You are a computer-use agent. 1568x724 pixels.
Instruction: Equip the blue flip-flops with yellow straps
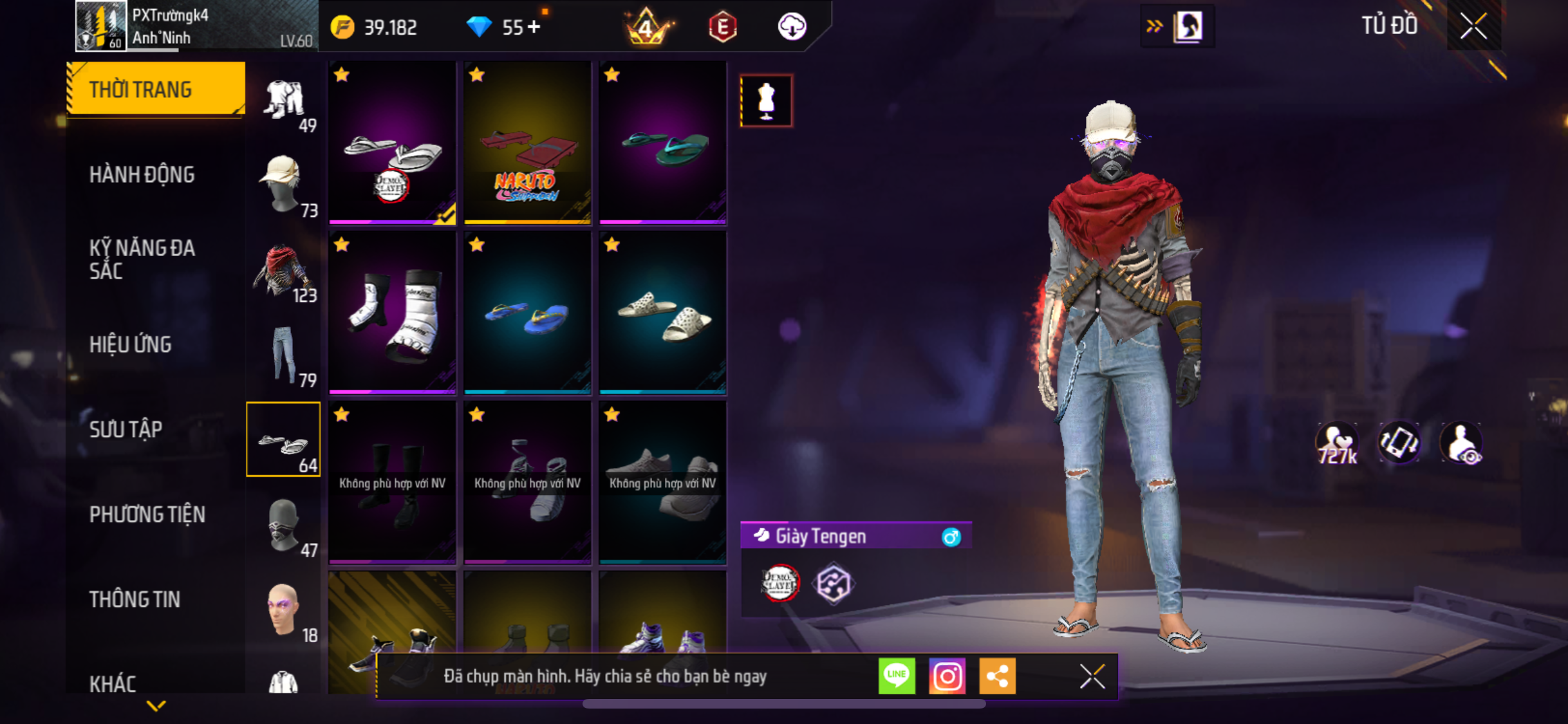click(x=527, y=313)
